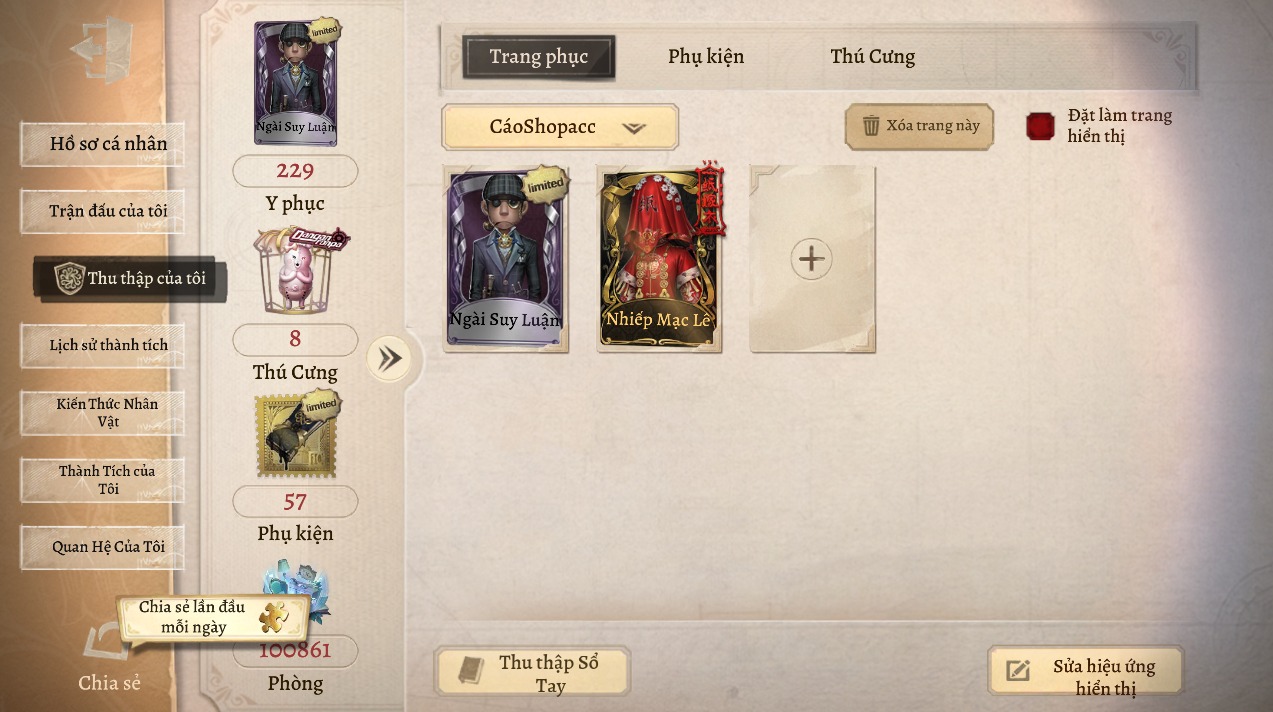The height and width of the screenshot is (712, 1273).
Task: Select the Nhiếp Mạc Lê costume card
Action: [x=658, y=258]
